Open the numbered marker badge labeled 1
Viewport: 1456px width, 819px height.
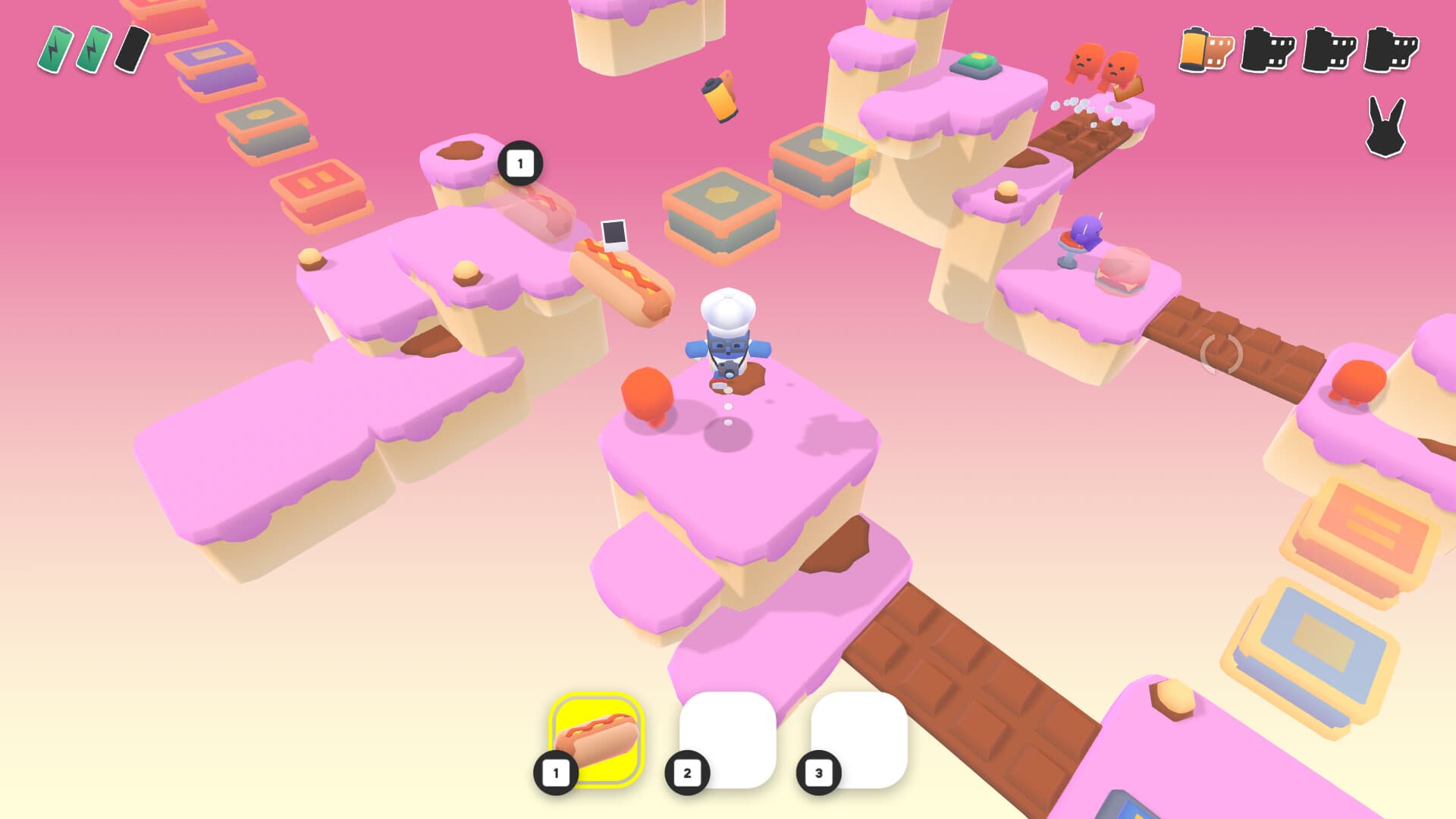click(x=519, y=162)
